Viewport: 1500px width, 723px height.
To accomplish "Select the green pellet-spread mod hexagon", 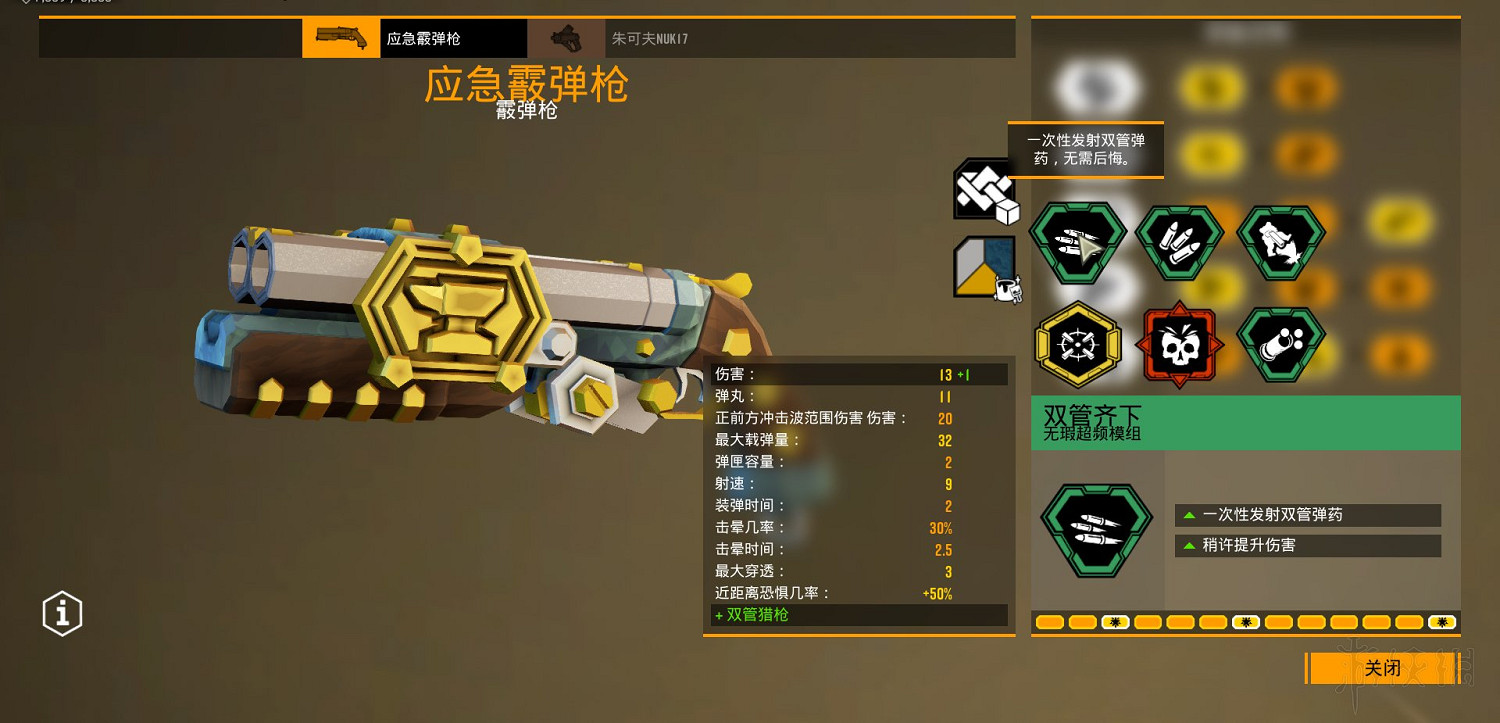I will click(1281, 343).
